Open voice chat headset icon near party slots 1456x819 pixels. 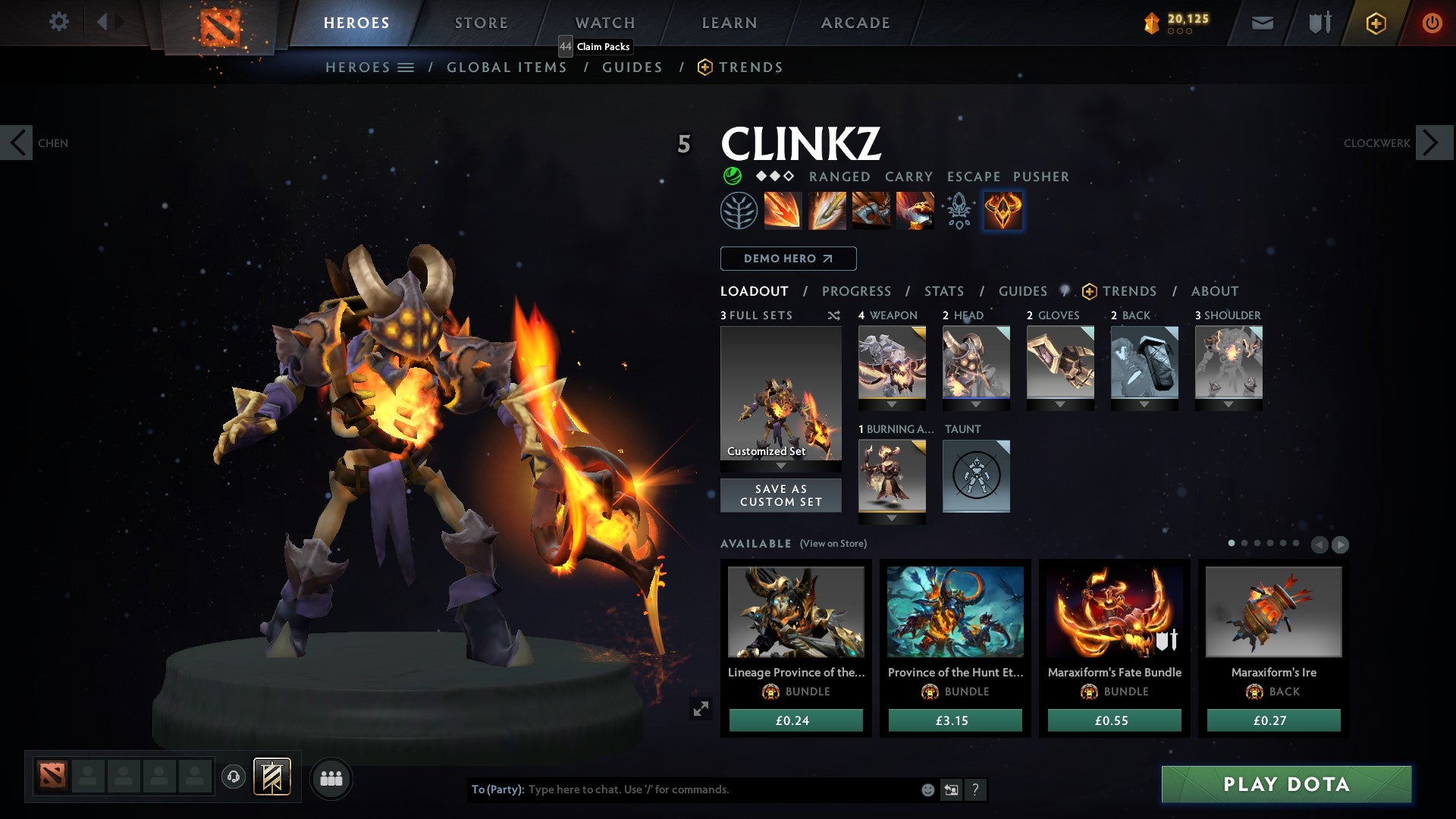coord(232,777)
